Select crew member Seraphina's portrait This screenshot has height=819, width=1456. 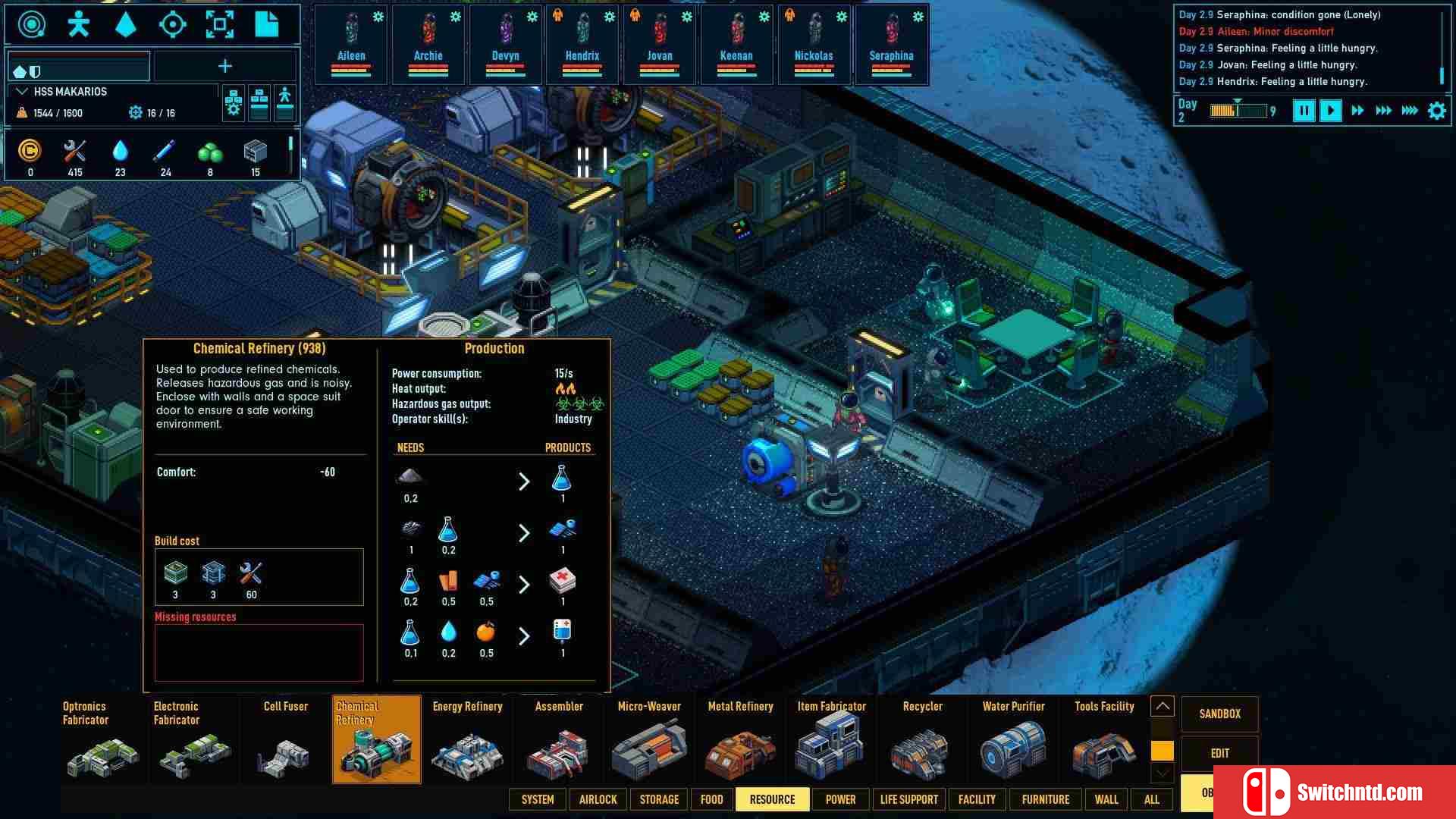click(891, 43)
